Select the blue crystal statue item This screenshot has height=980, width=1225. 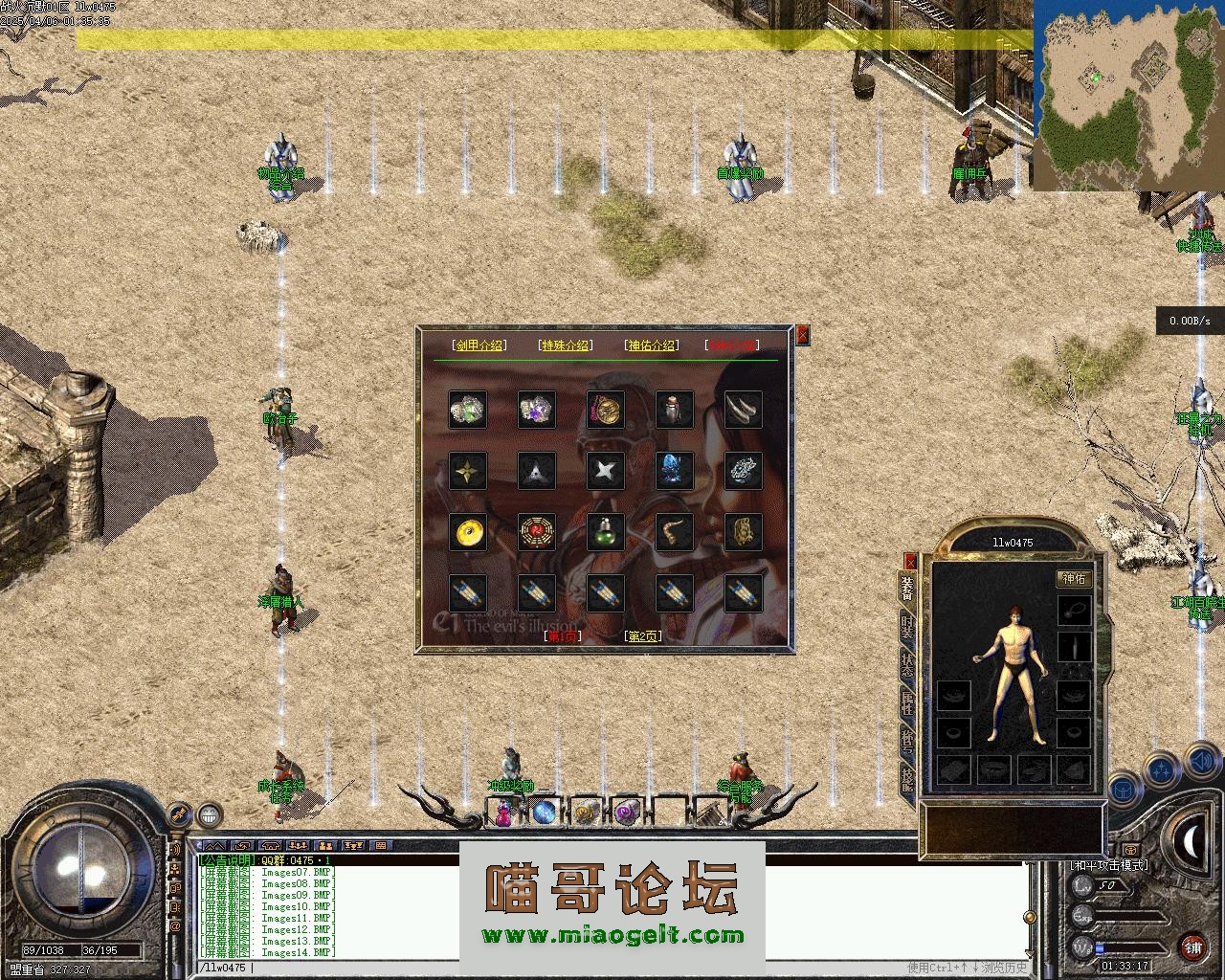click(674, 471)
